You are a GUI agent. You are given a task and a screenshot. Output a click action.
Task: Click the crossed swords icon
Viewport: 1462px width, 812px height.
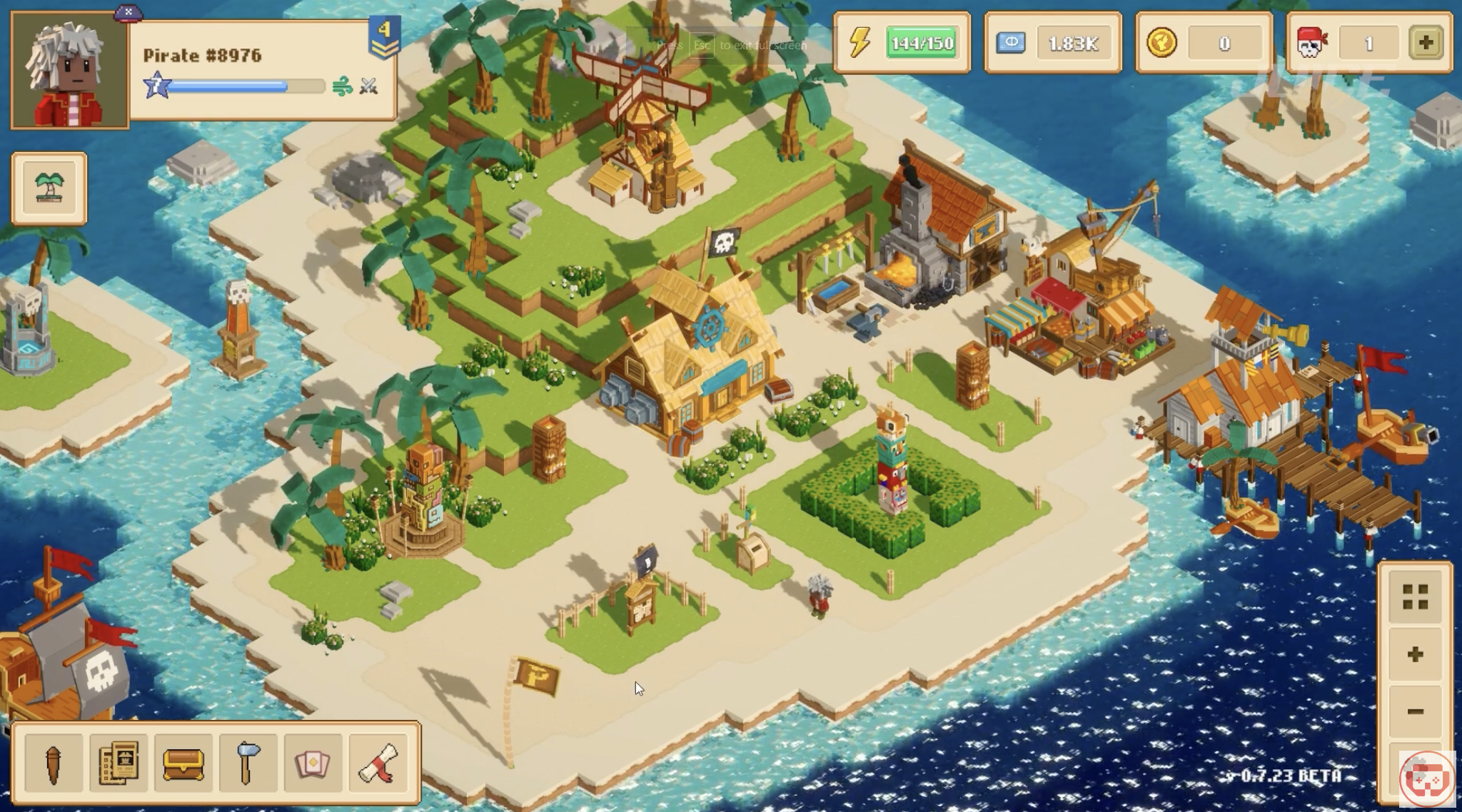(368, 87)
